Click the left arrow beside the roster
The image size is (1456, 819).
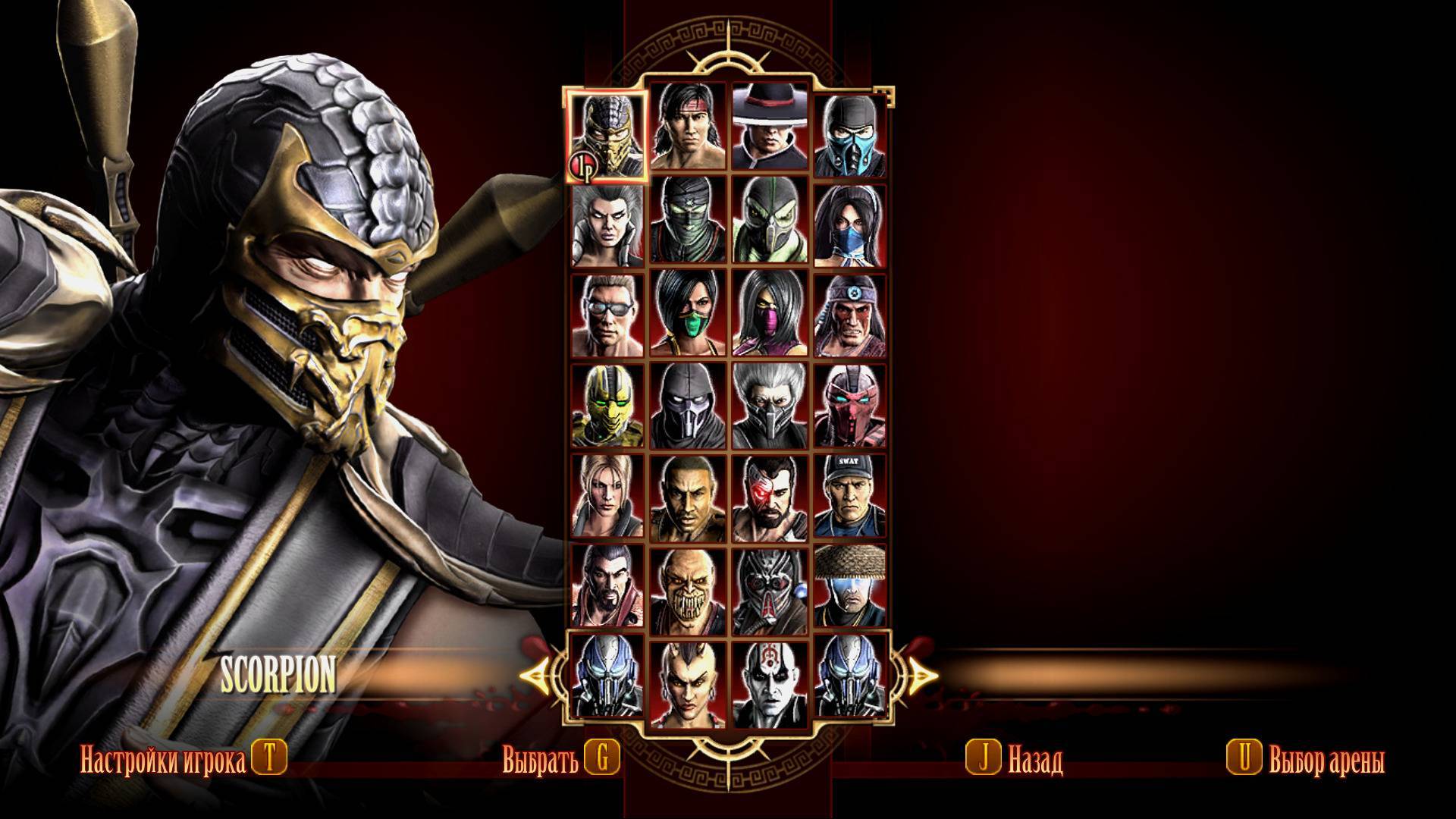pyautogui.click(x=540, y=673)
